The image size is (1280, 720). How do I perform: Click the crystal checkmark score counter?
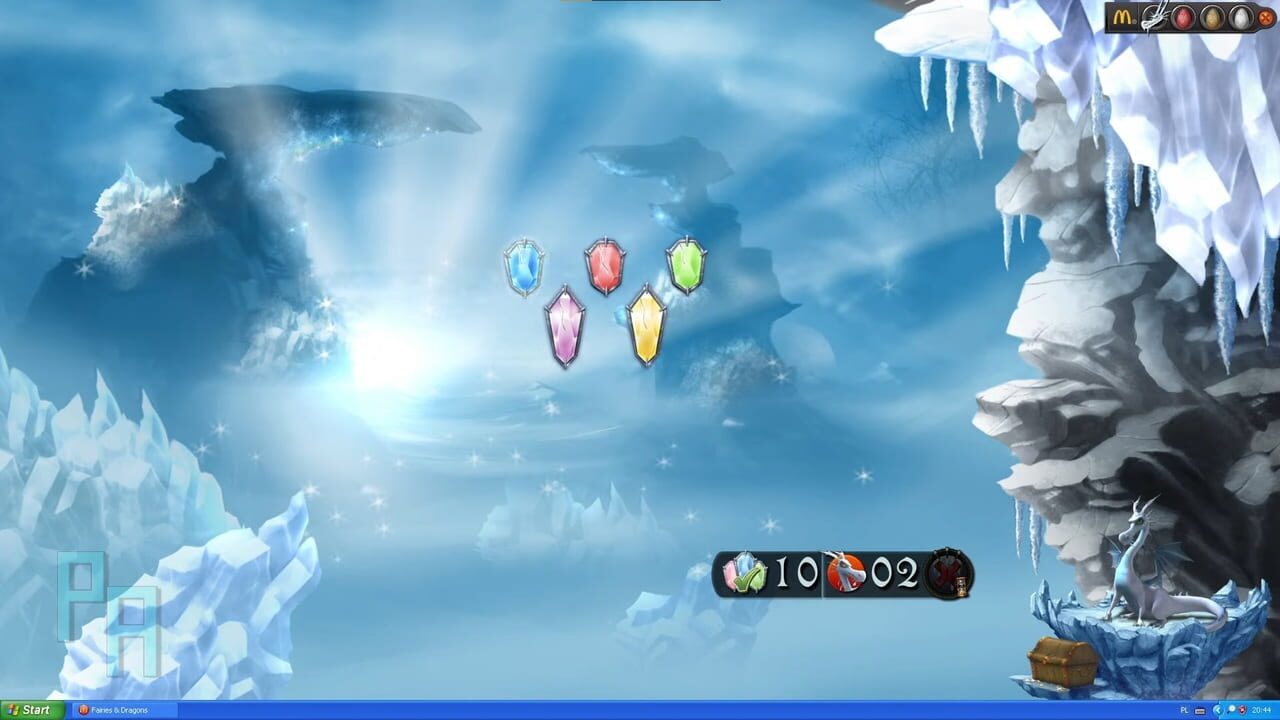743,572
